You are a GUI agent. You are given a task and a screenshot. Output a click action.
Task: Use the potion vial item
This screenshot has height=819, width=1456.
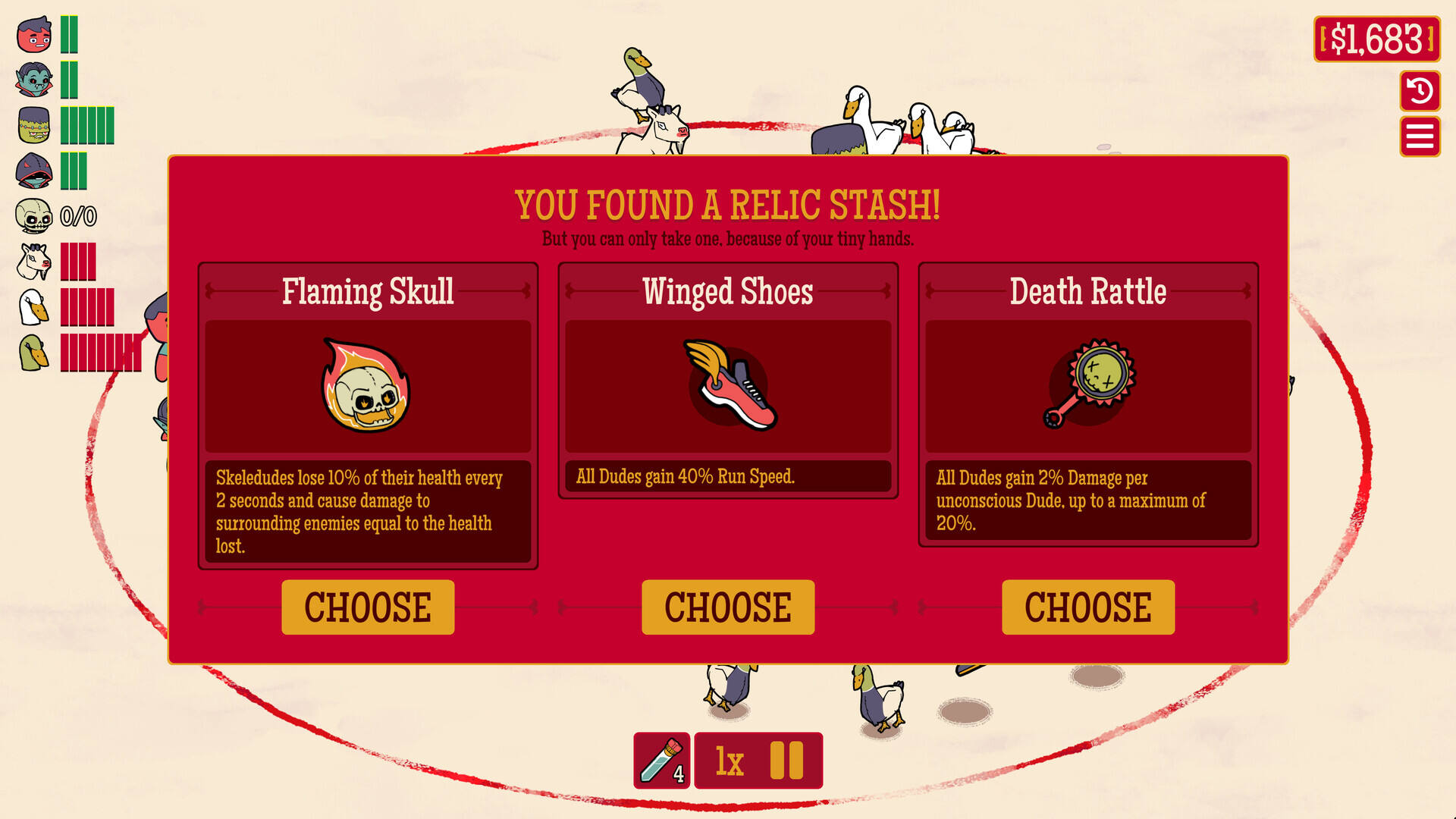click(x=661, y=760)
